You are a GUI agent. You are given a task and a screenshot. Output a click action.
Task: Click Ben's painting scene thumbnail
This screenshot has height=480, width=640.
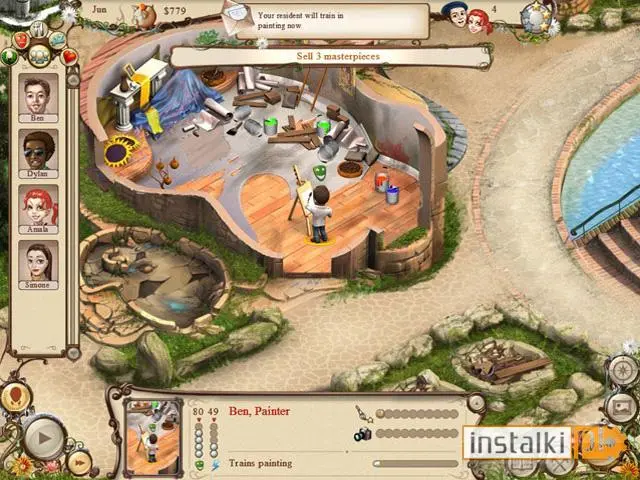[x=152, y=431]
